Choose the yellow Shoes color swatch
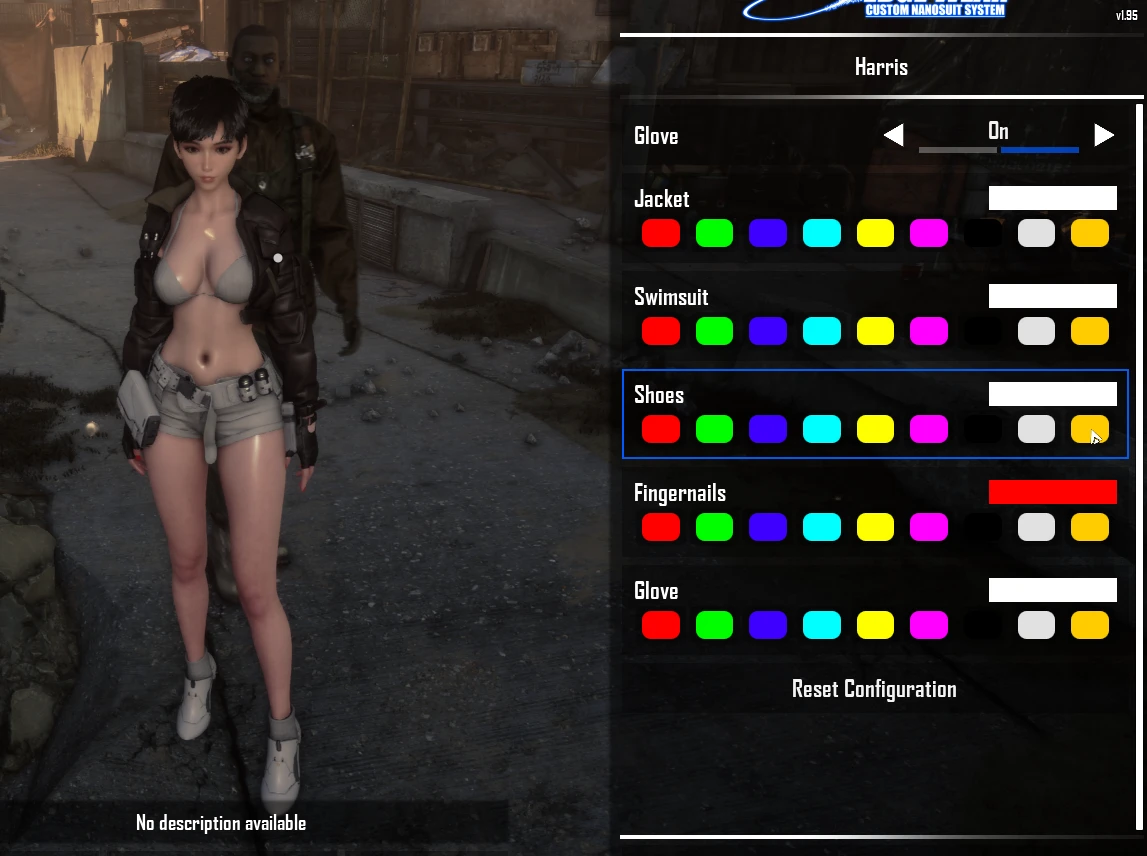 (875, 429)
